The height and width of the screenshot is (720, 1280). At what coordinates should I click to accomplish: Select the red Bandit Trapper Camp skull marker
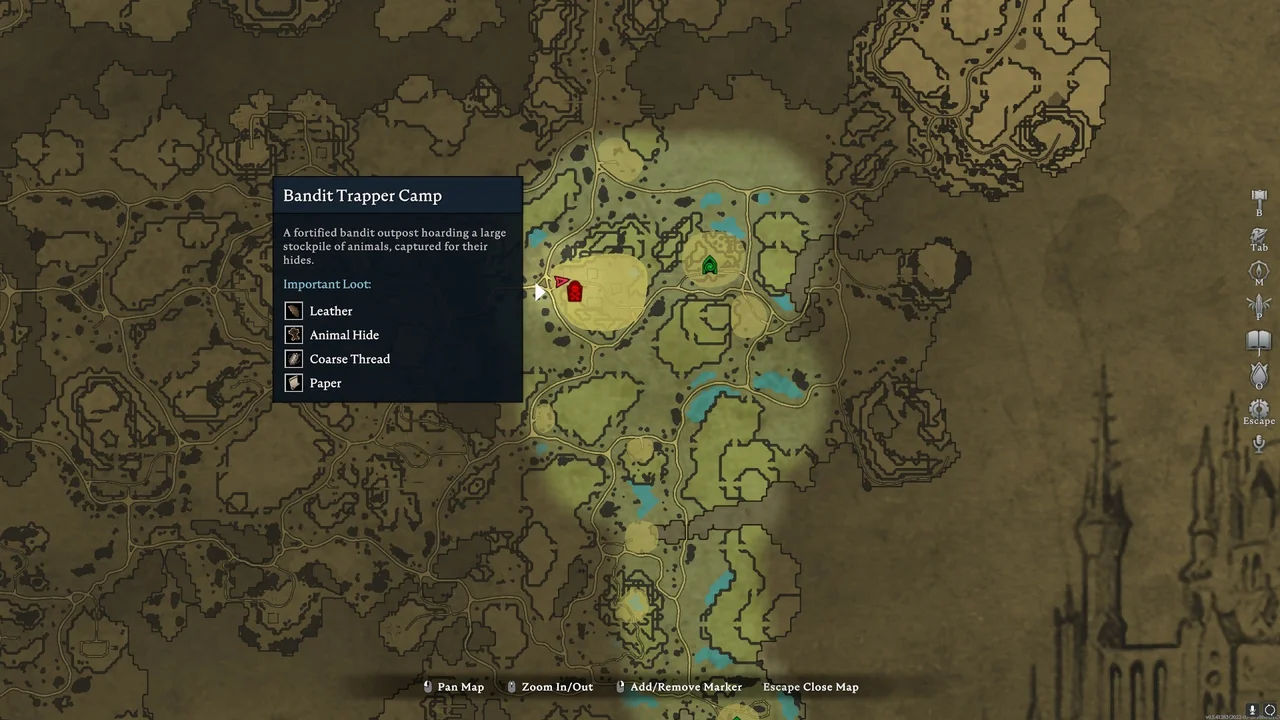tap(575, 292)
